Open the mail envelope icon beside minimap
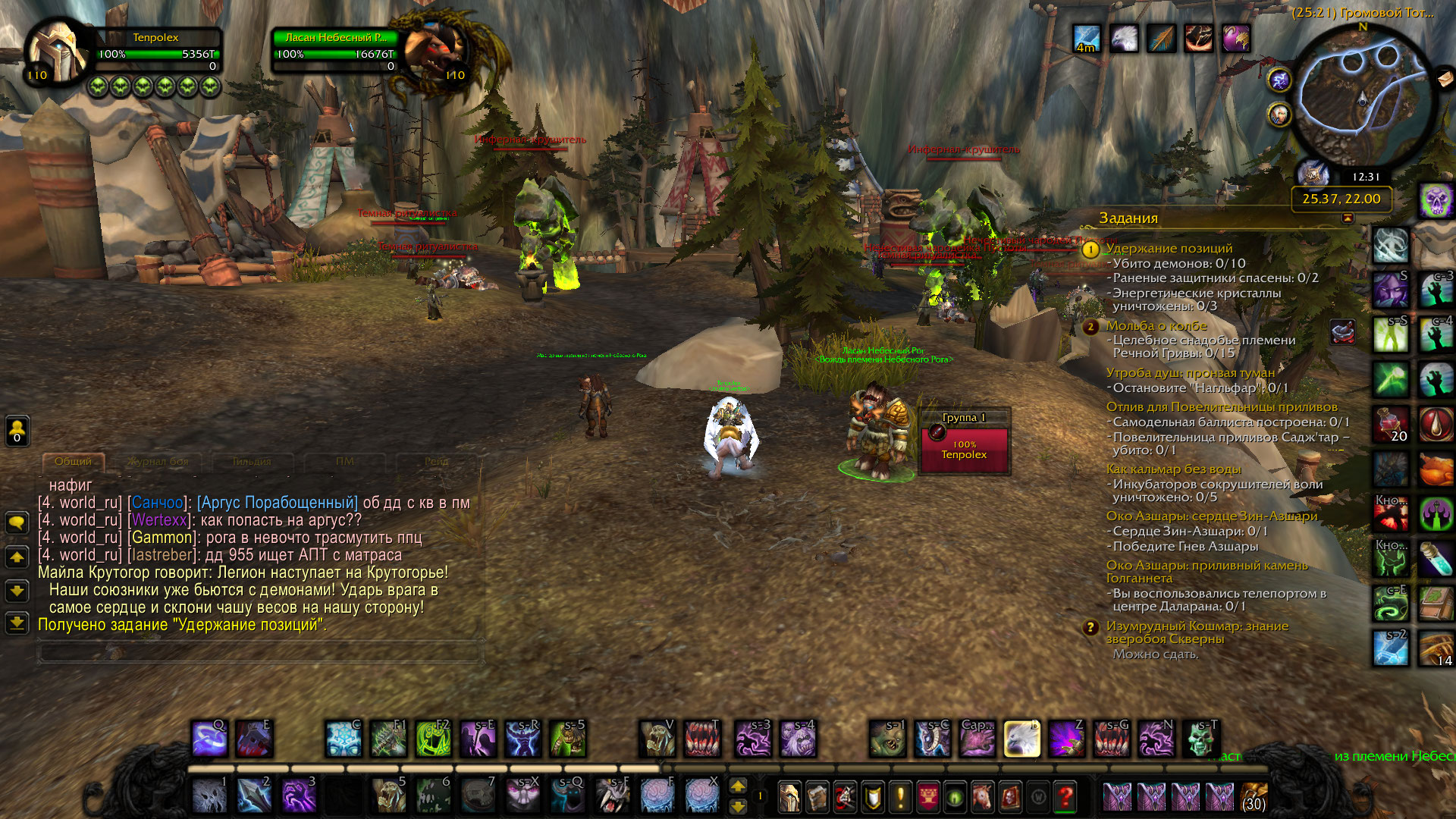Screen dimensions: 1456x819 [x=1445, y=77]
